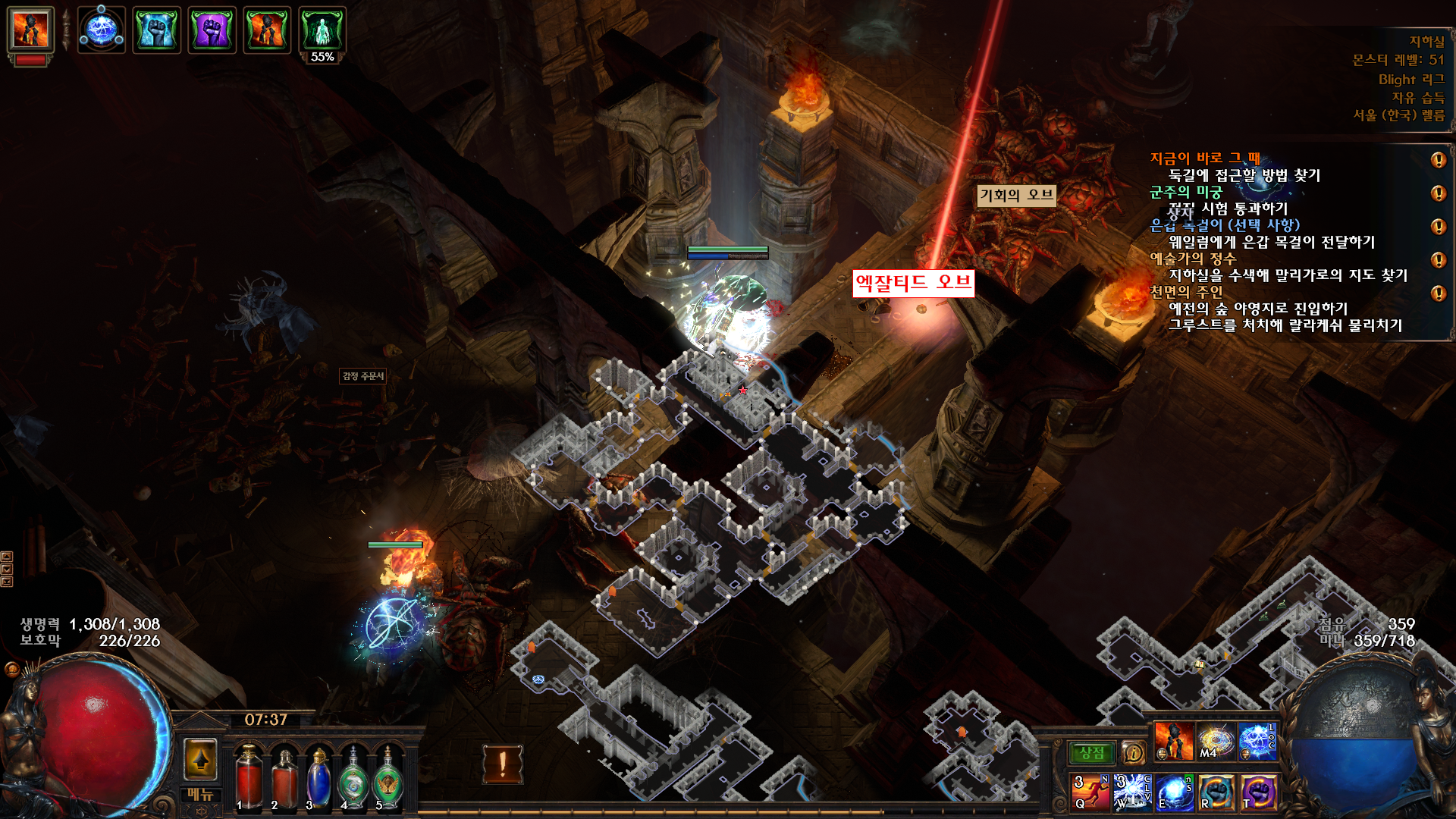Open the exclamation mark notification scroll
Image resolution: width=1456 pixels, height=819 pixels.
pyautogui.click(x=502, y=764)
